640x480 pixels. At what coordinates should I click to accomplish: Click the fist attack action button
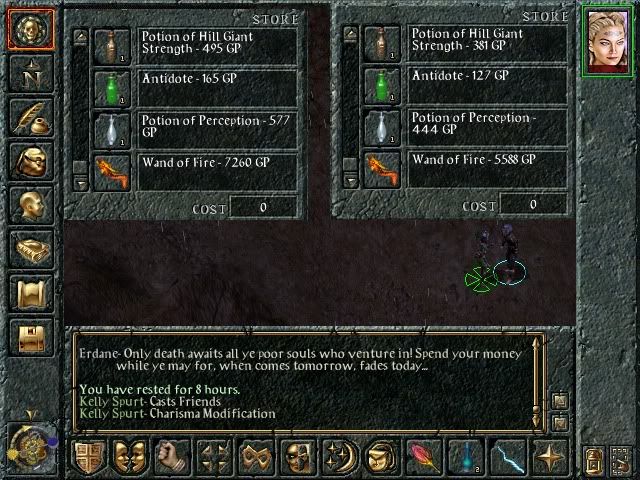click(173, 456)
